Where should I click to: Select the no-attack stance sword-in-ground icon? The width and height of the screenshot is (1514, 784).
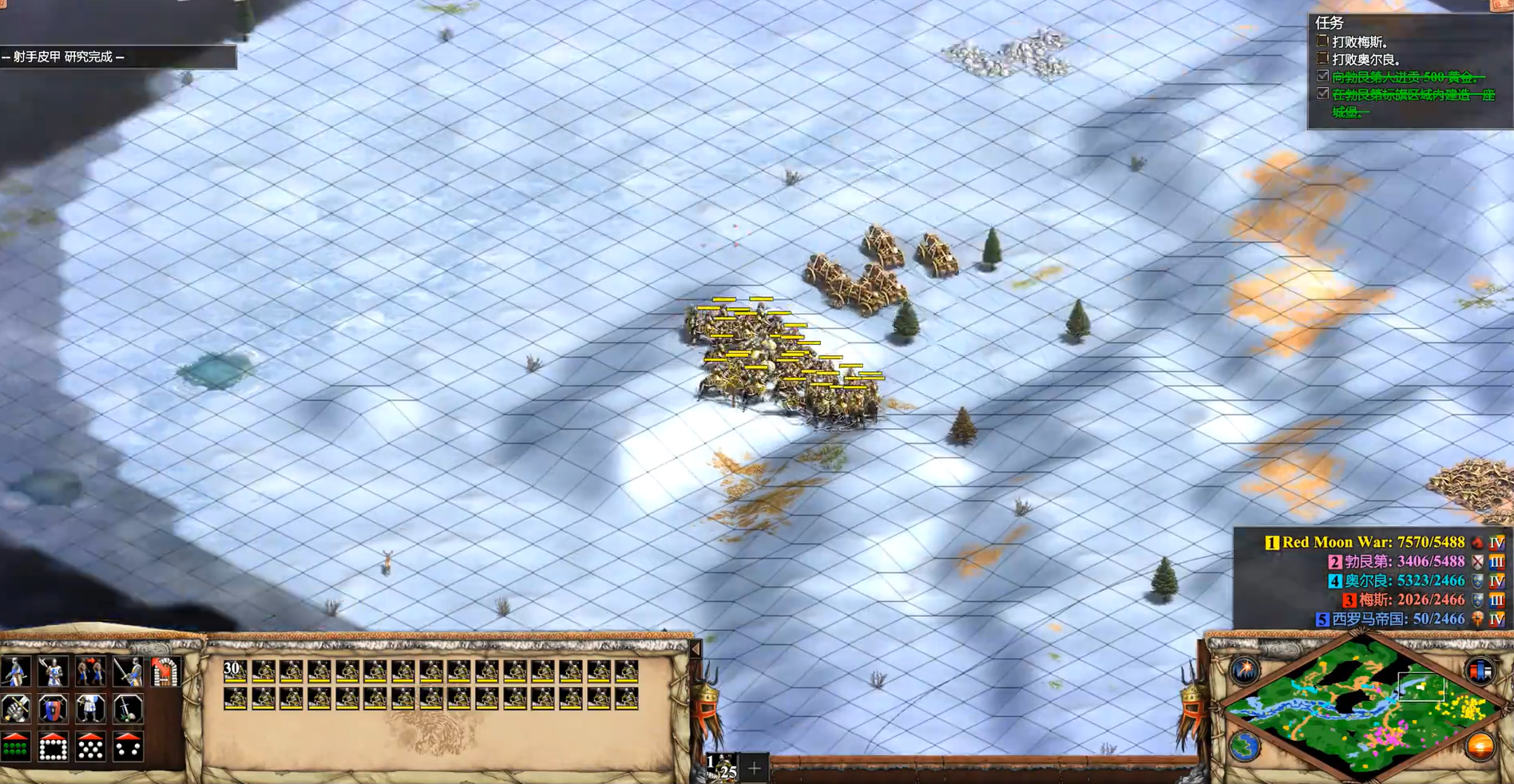[x=128, y=709]
